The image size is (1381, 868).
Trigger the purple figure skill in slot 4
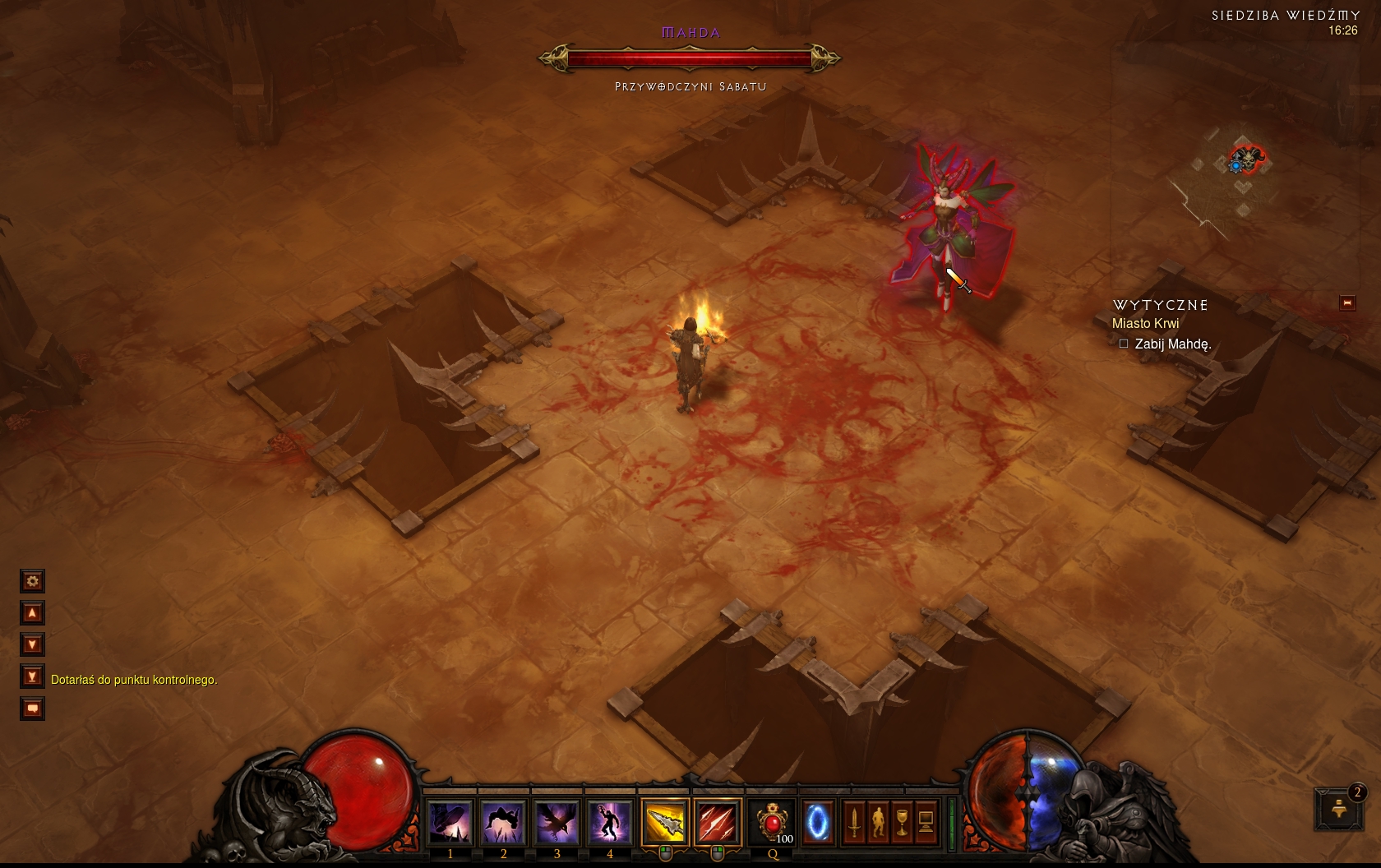pyautogui.click(x=609, y=821)
